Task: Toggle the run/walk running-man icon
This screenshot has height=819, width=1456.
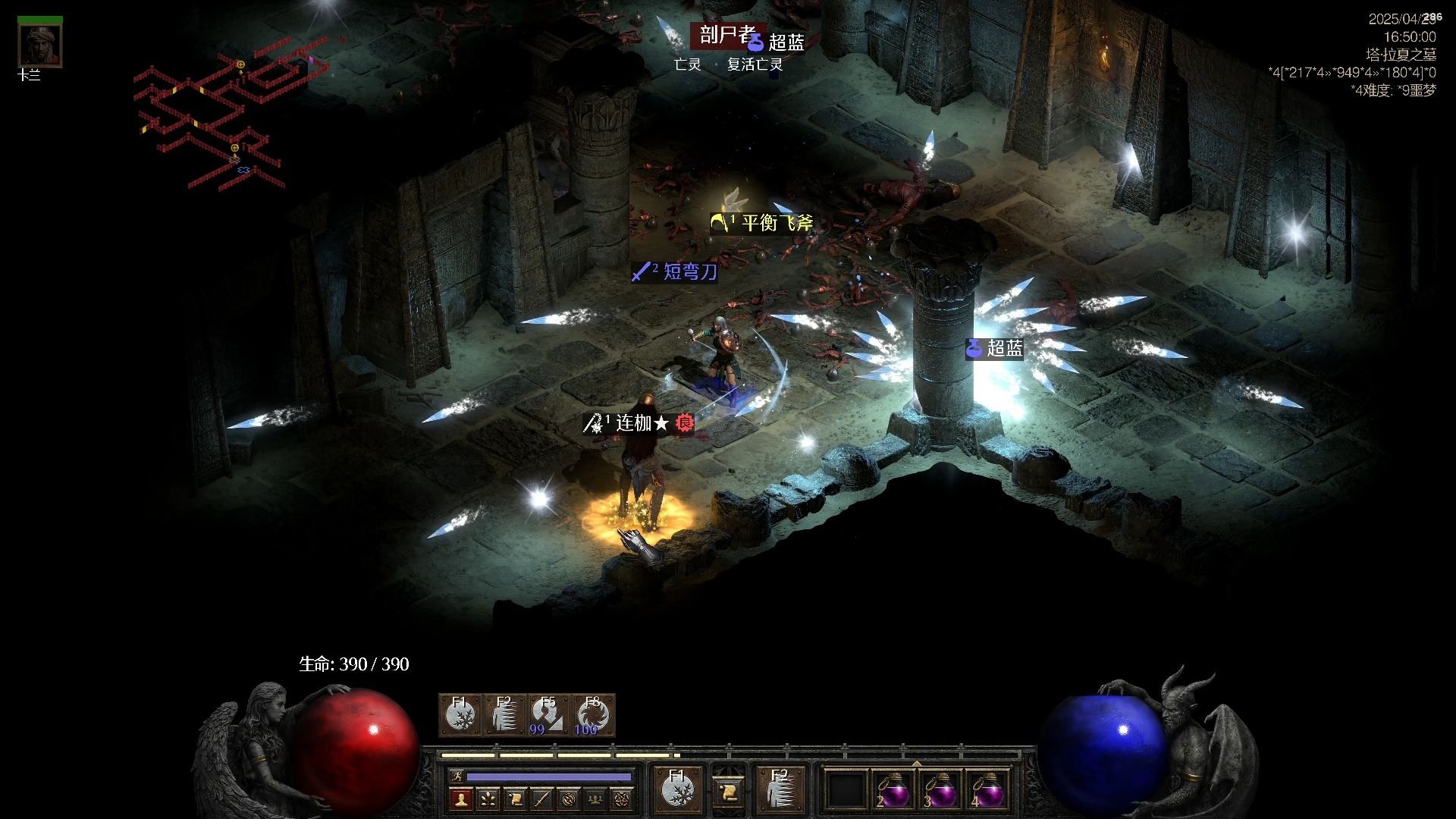Action: coord(457,776)
